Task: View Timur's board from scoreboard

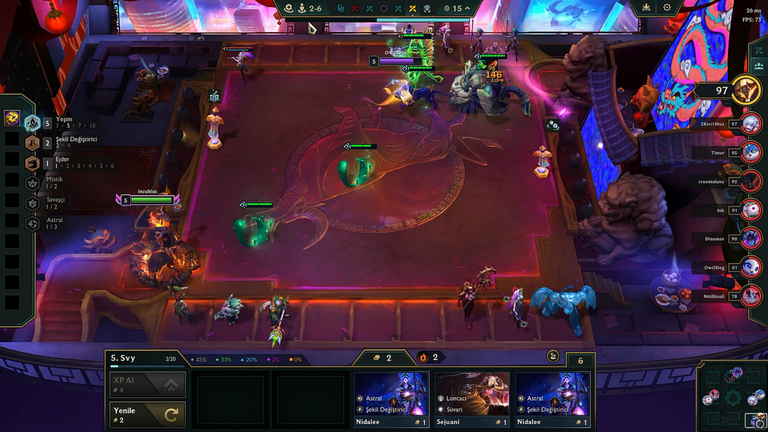Action: 751,153
